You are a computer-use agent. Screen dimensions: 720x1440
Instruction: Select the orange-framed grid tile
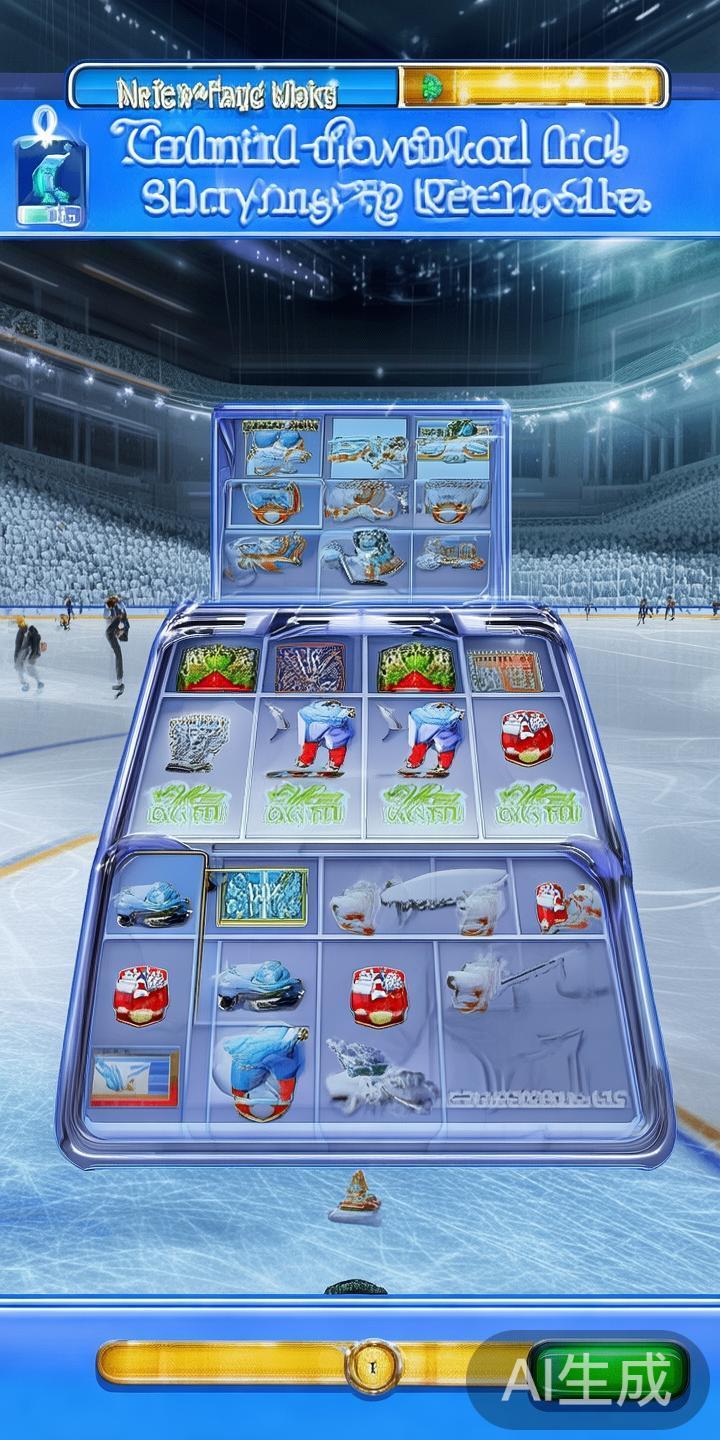coord(504,672)
